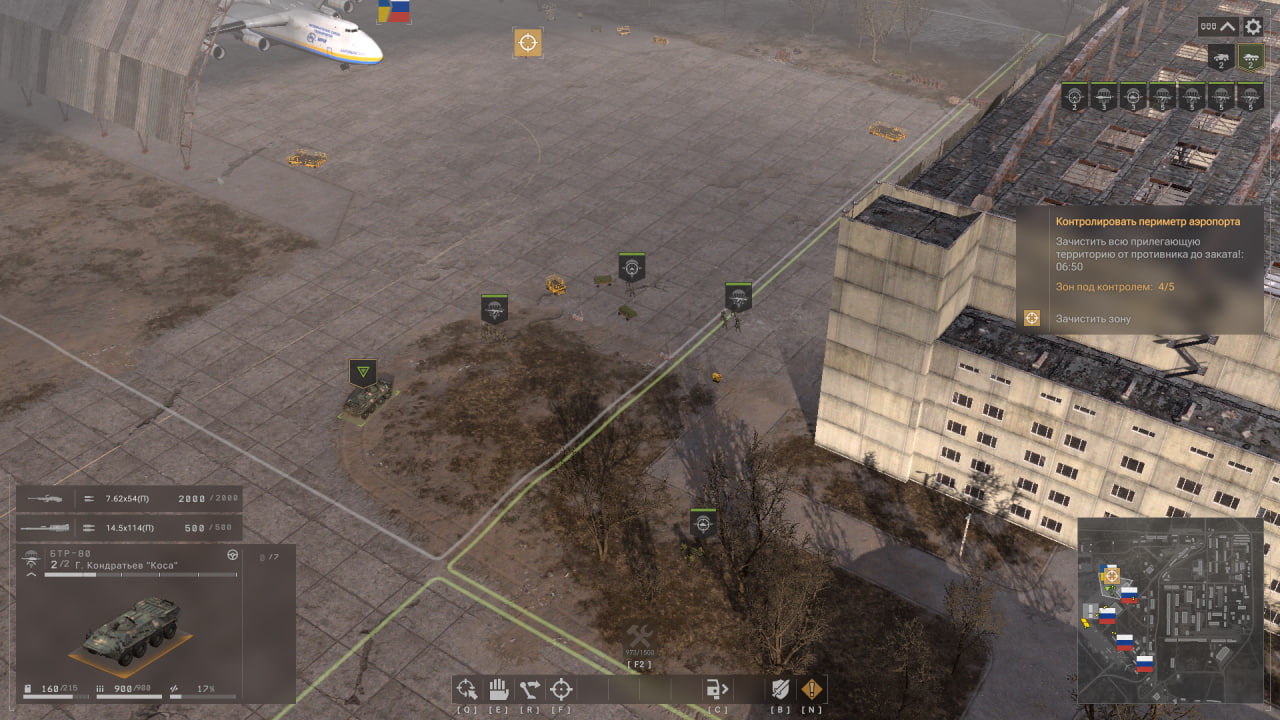Viewport: 1280px width, 720px height.
Task: Click the orange crosshair objective marker
Action: [x=528, y=43]
